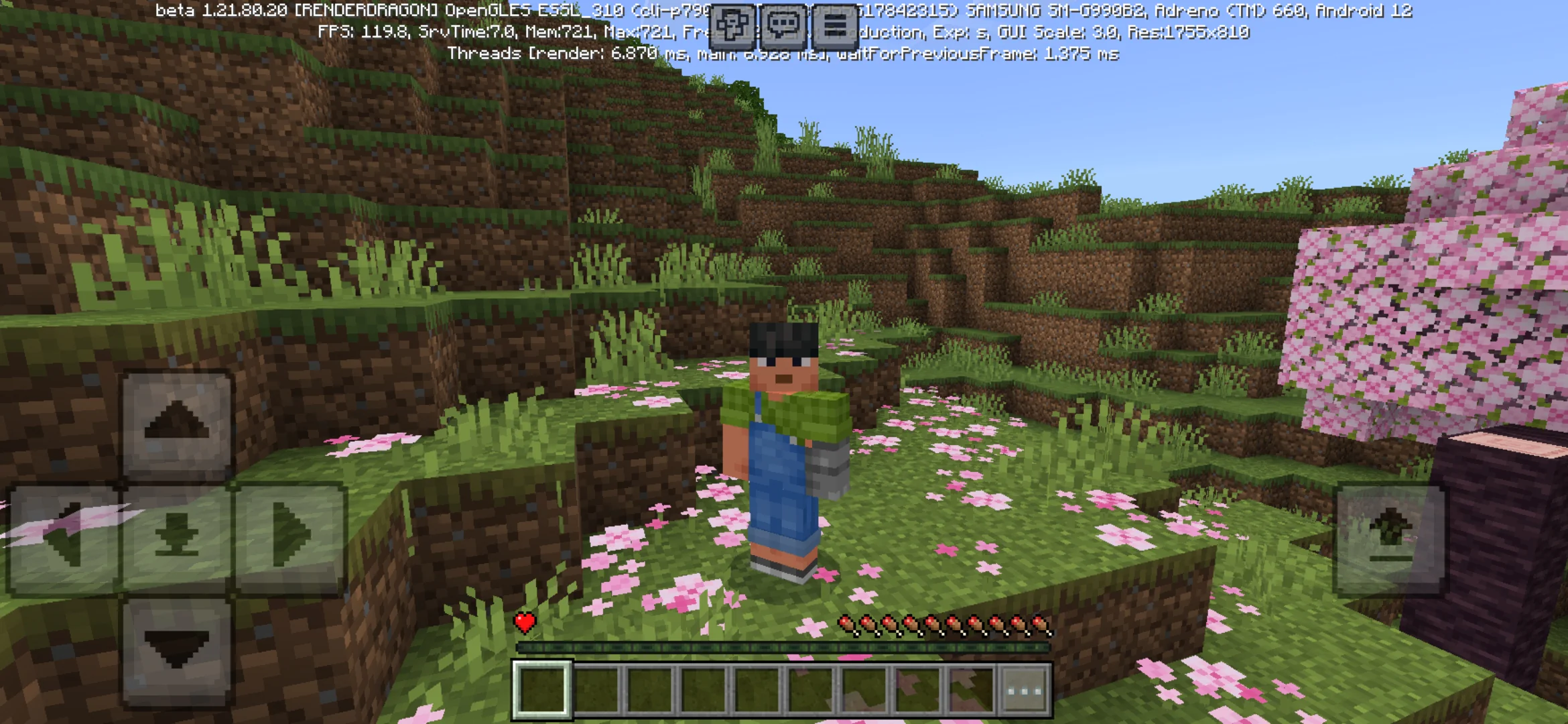
Task: Tap the red health heart indicator
Action: [x=525, y=622]
